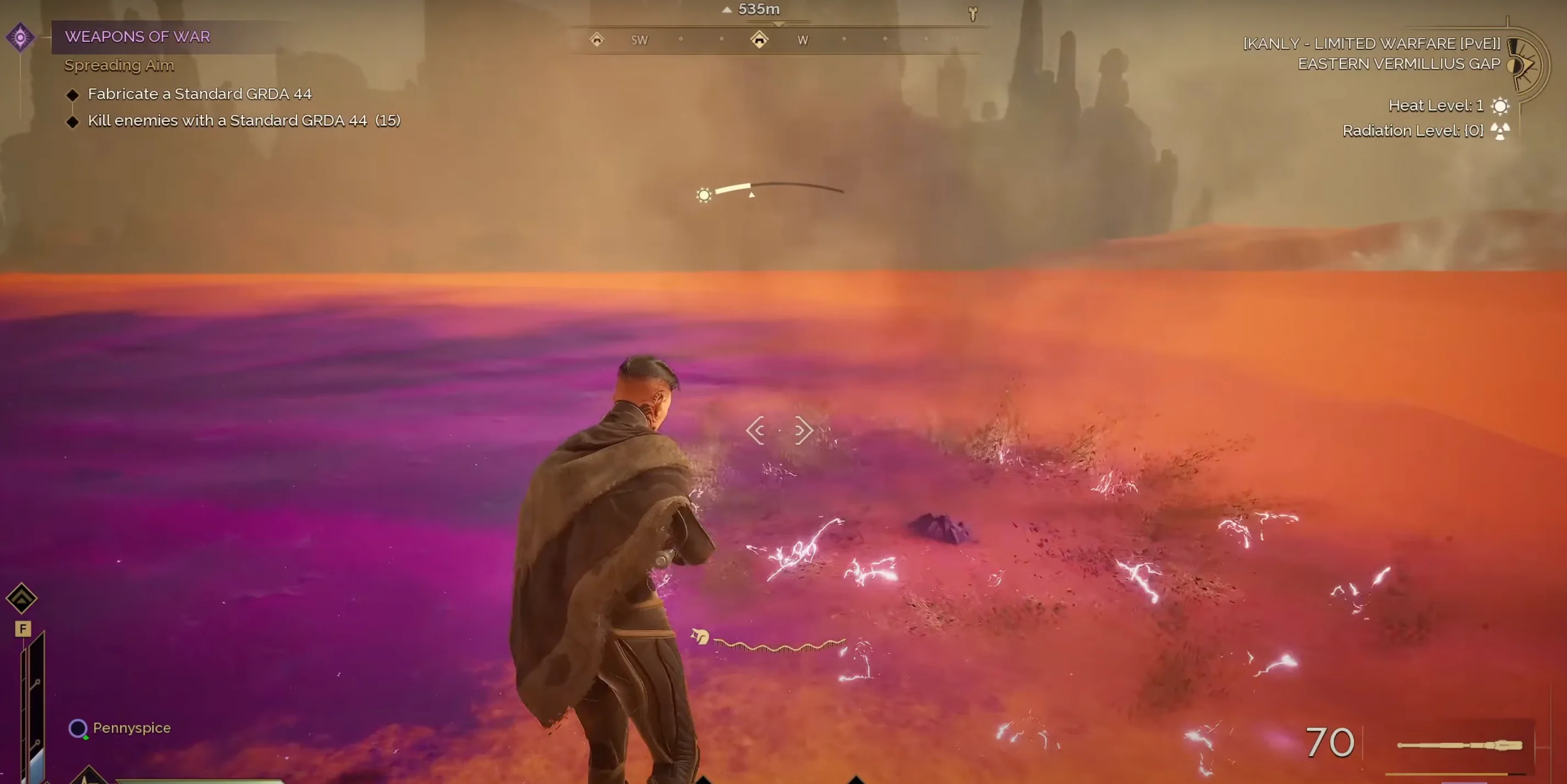Select the sandworm threat icon above the waveform
Viewport: 1567px width, 784px height.
(x=699, y=636)
